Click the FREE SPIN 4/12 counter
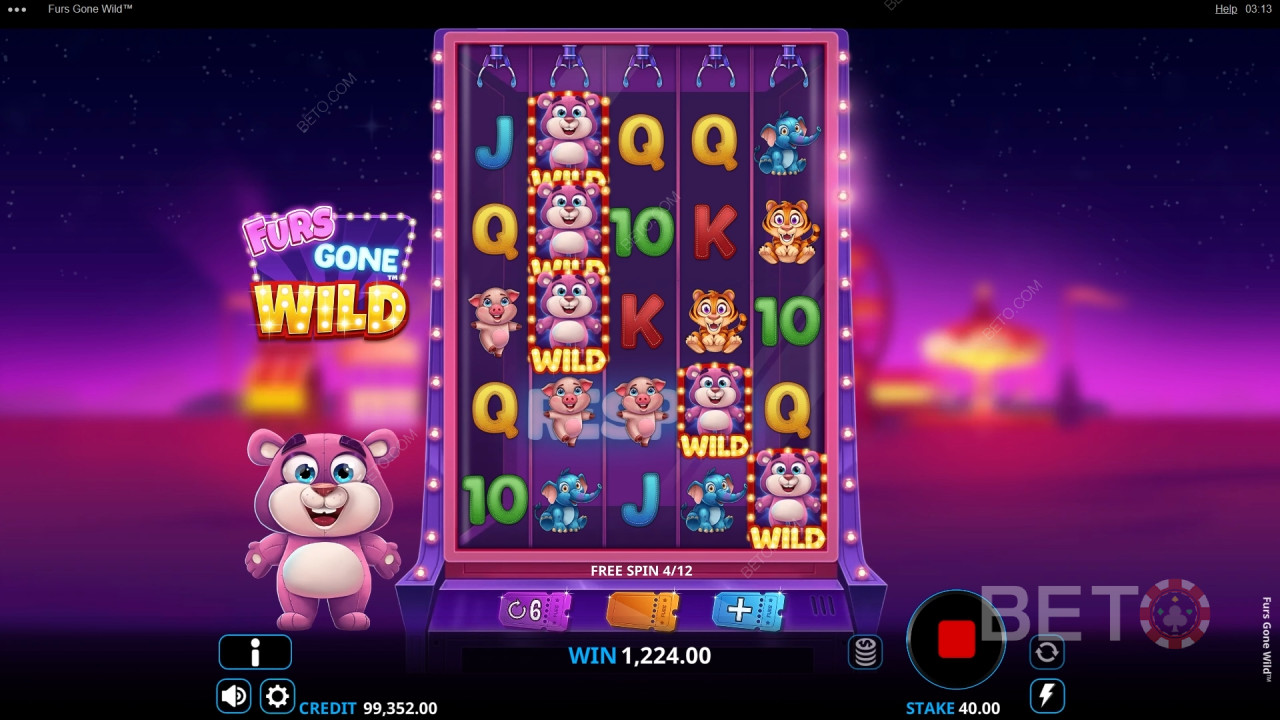This screenshot has width=1280, height=720. (644, 570)
